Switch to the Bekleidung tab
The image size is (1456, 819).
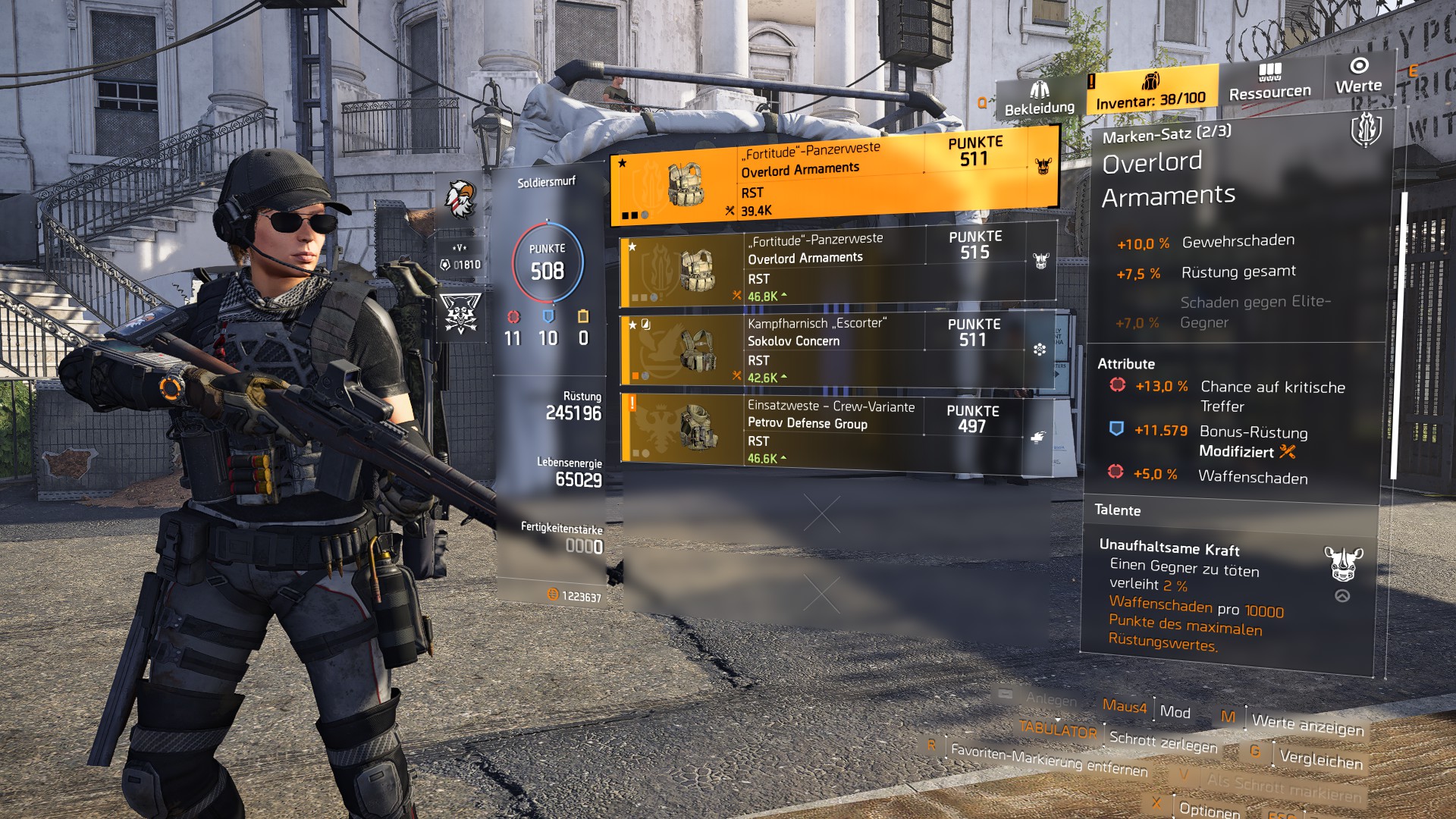click(1039, 100)
